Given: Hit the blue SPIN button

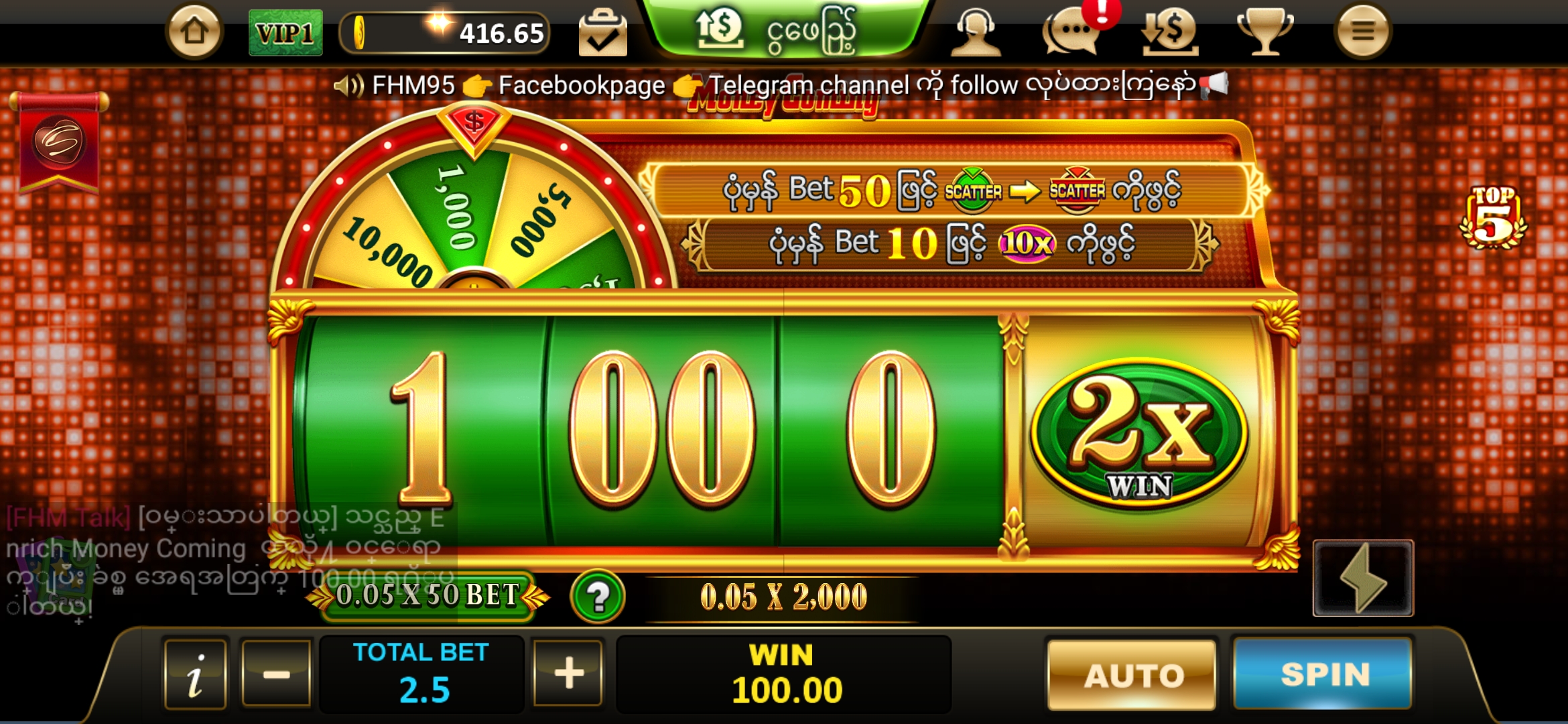Looking at the screenshot, I should (x=1323, y=674).
